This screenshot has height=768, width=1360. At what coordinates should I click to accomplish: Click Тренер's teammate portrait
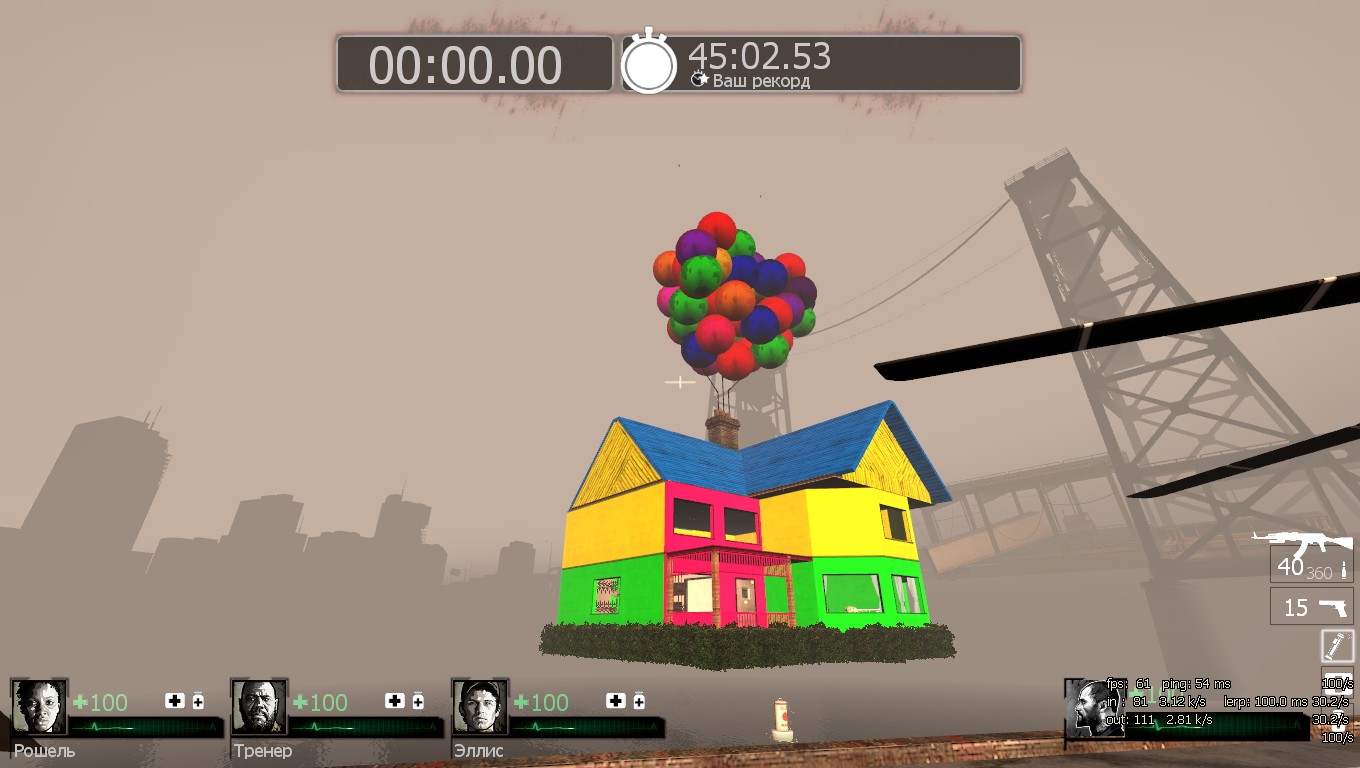[x=259, y=707]
